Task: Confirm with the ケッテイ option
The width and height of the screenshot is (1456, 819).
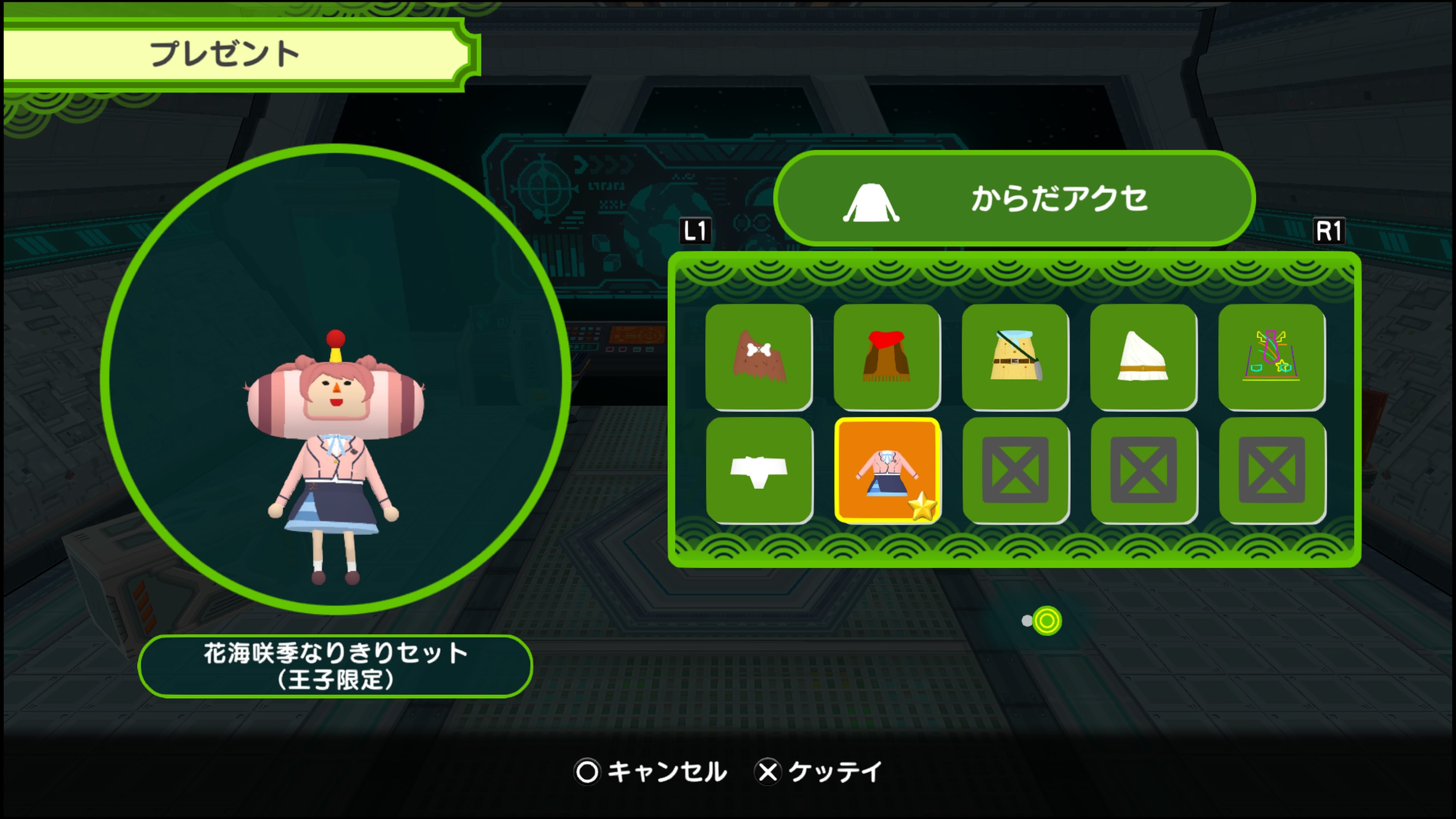Action: [x=819, y=772]
